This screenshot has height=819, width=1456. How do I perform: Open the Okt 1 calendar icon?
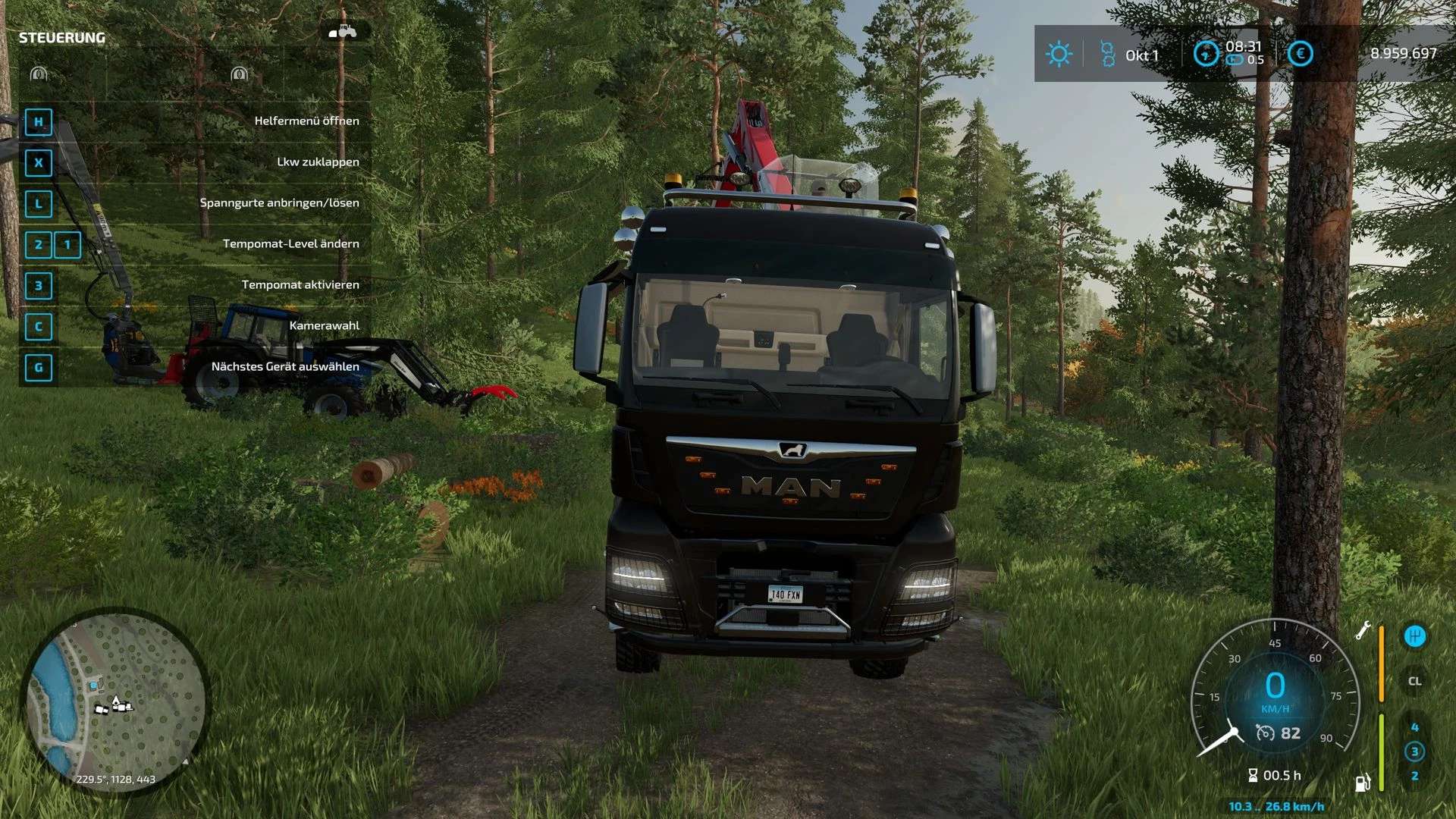(x=1108, y=54)
